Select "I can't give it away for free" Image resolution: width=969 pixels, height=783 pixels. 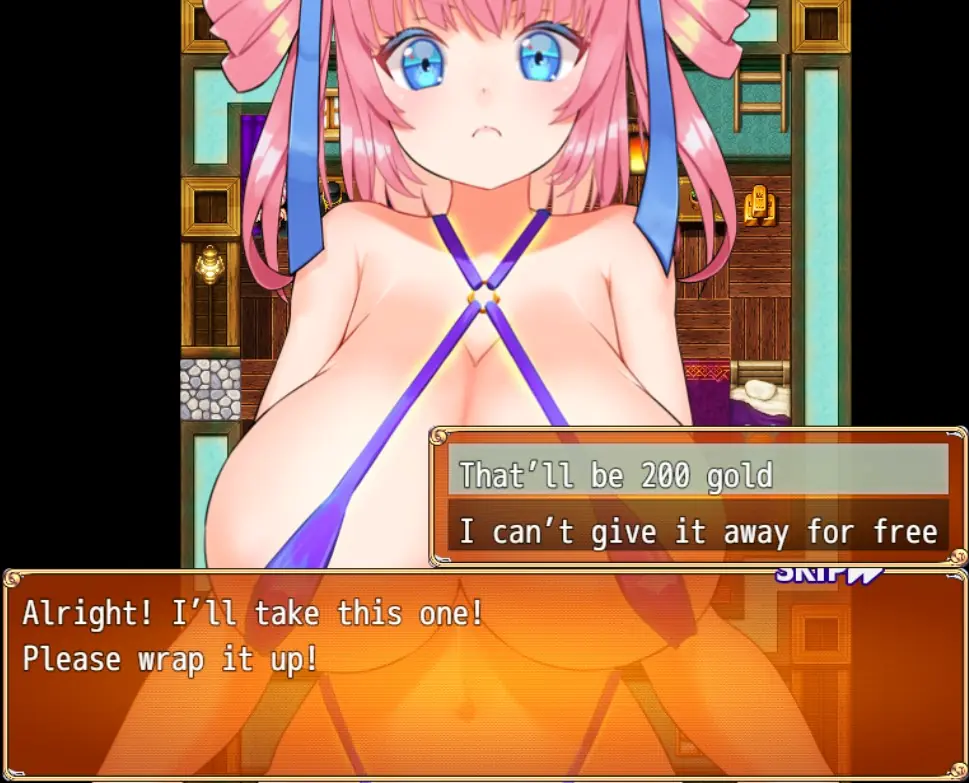click(x=697, y=531)
